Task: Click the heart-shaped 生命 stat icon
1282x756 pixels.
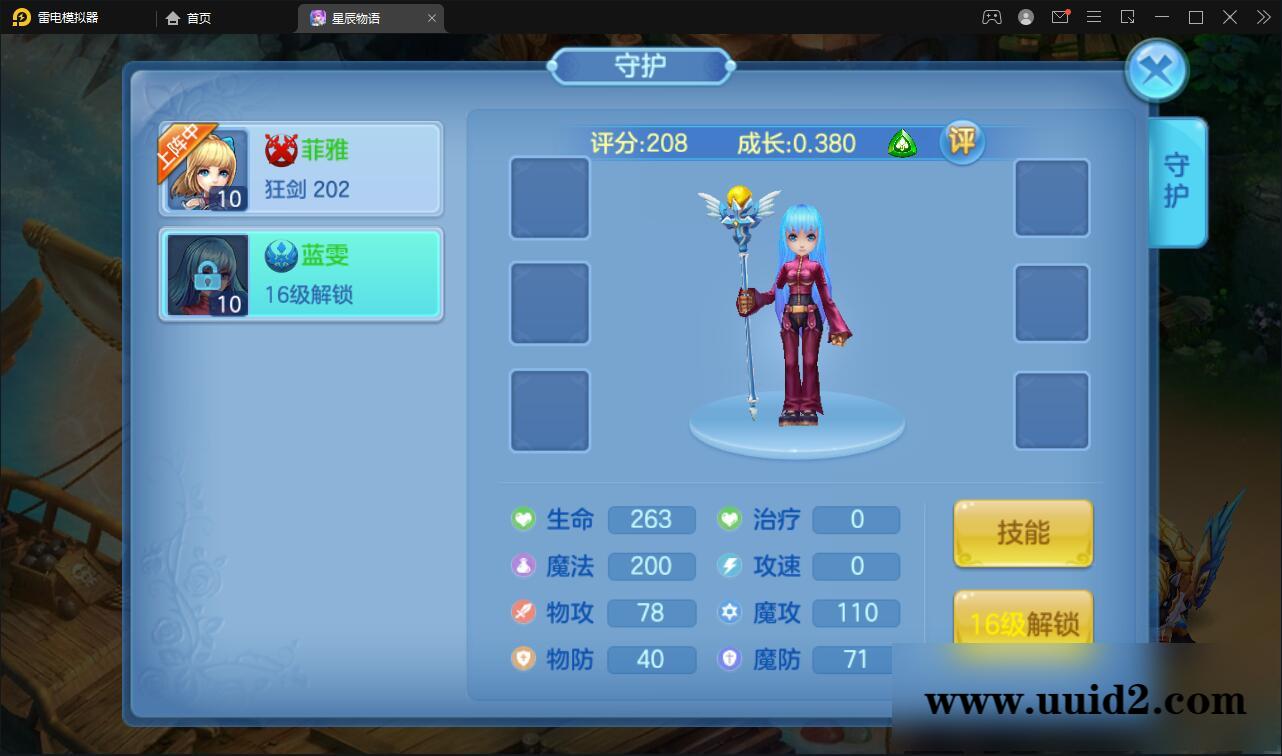Action: (524, 520)
